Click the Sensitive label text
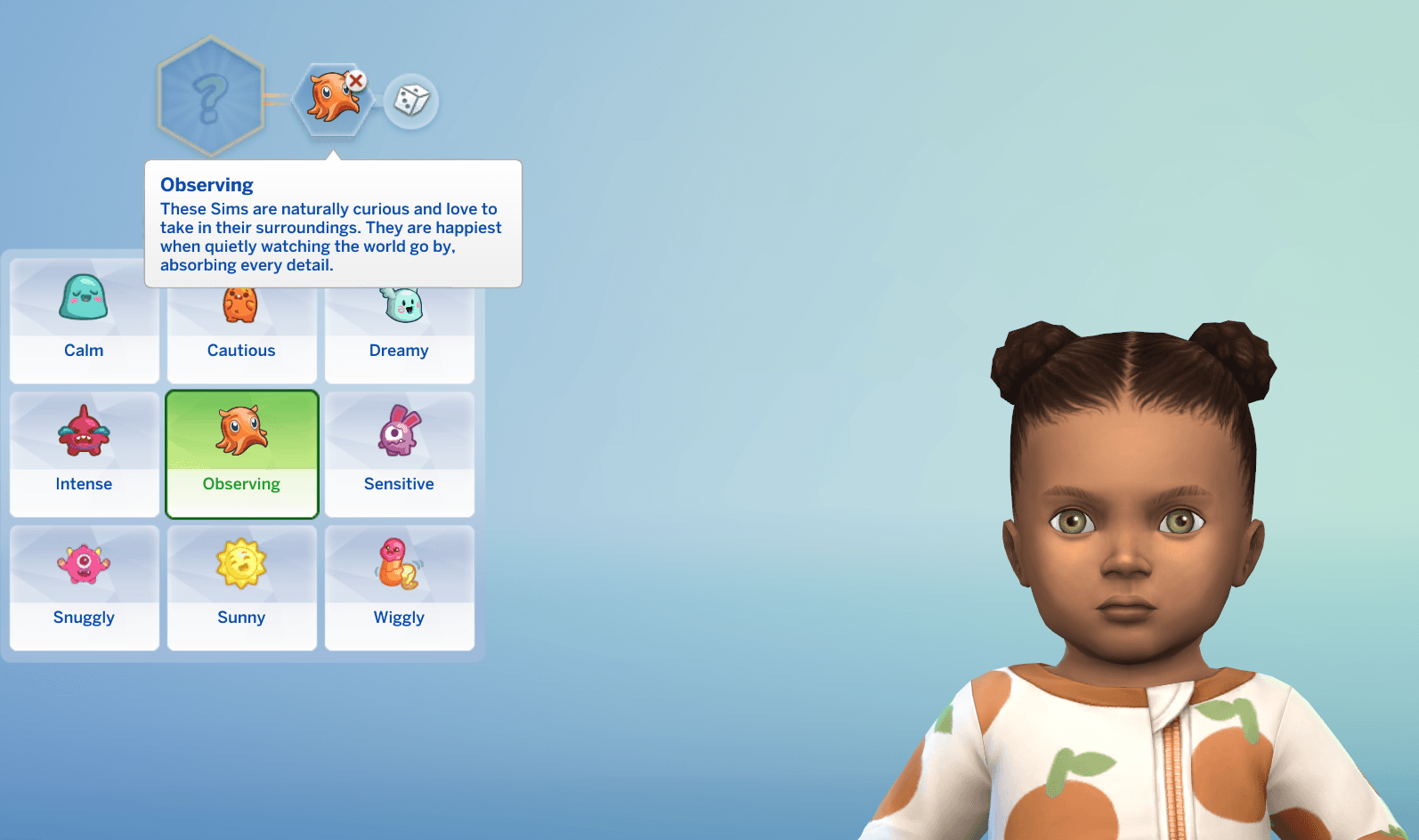 pyautogui.click(x=399, y=483)
